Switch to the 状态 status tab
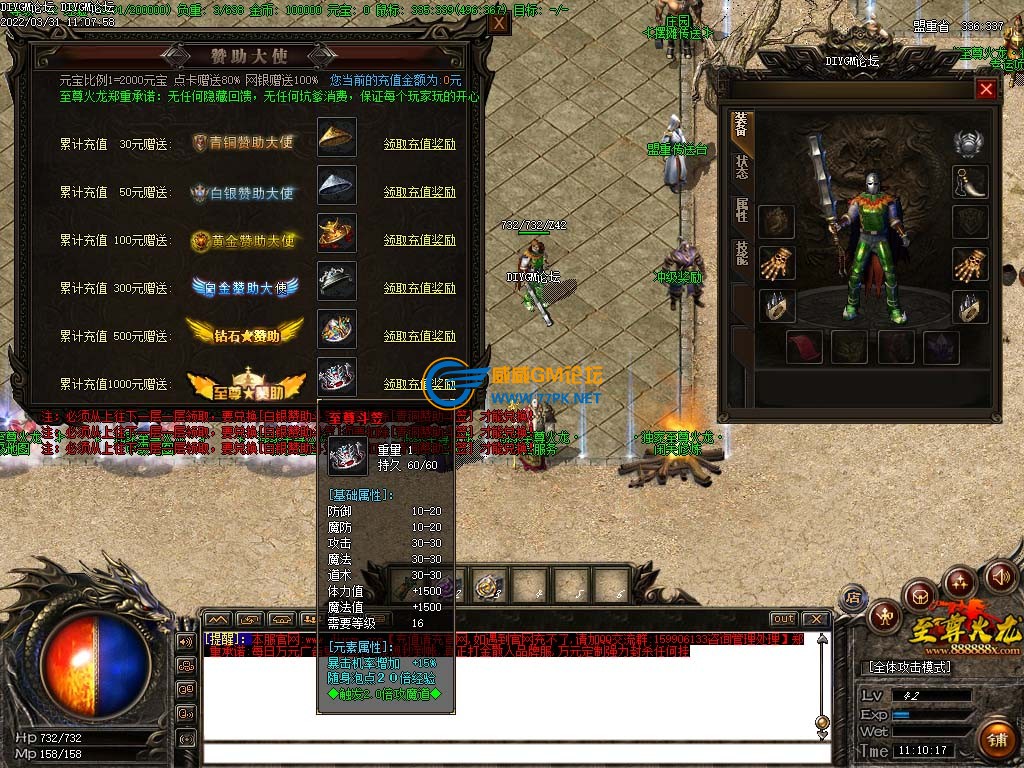This screenshot has width=1024, height=768. tap(741, 167)
